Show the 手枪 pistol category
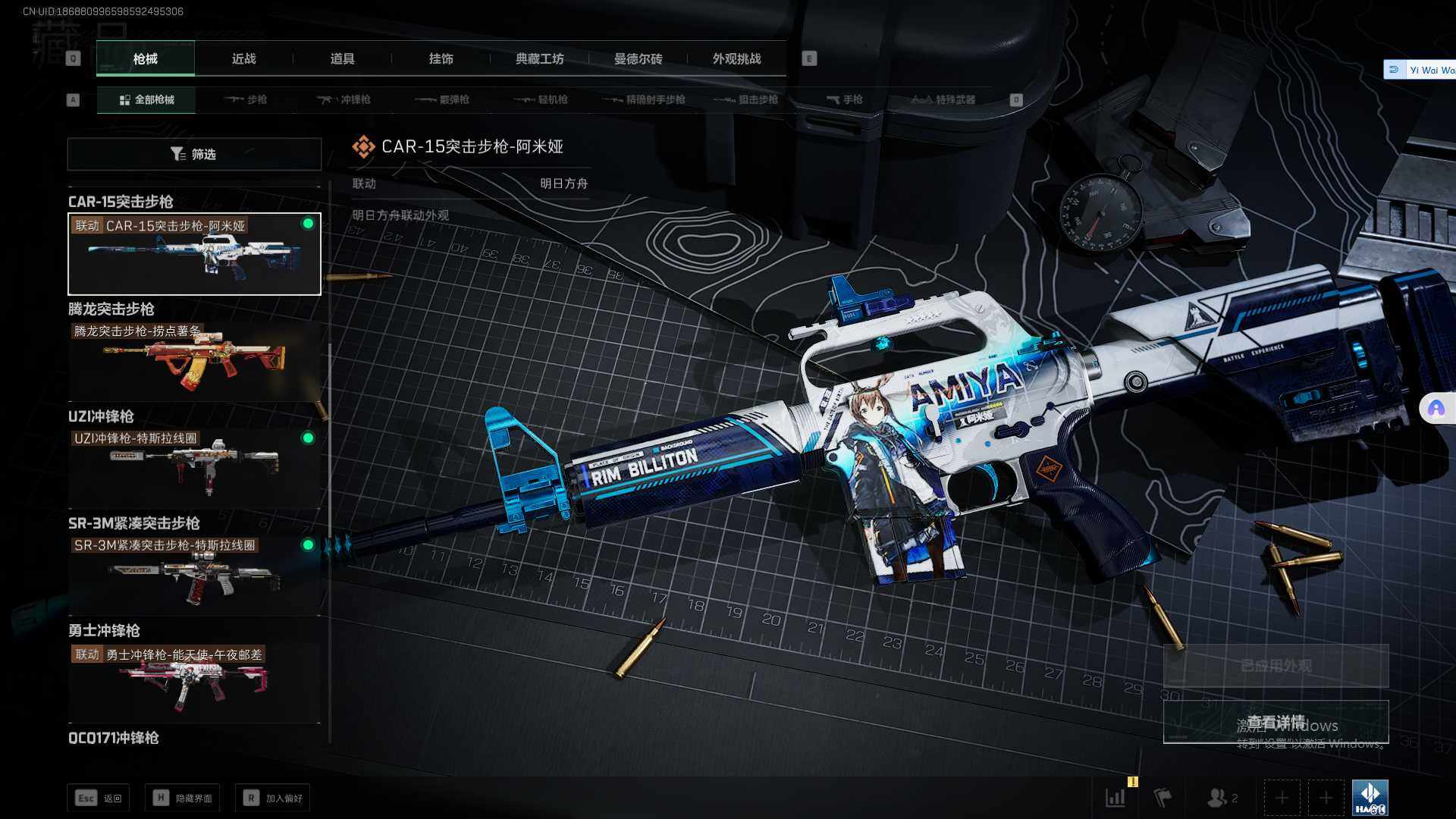This screenshot has height=819, width=1456. point(844,99)
